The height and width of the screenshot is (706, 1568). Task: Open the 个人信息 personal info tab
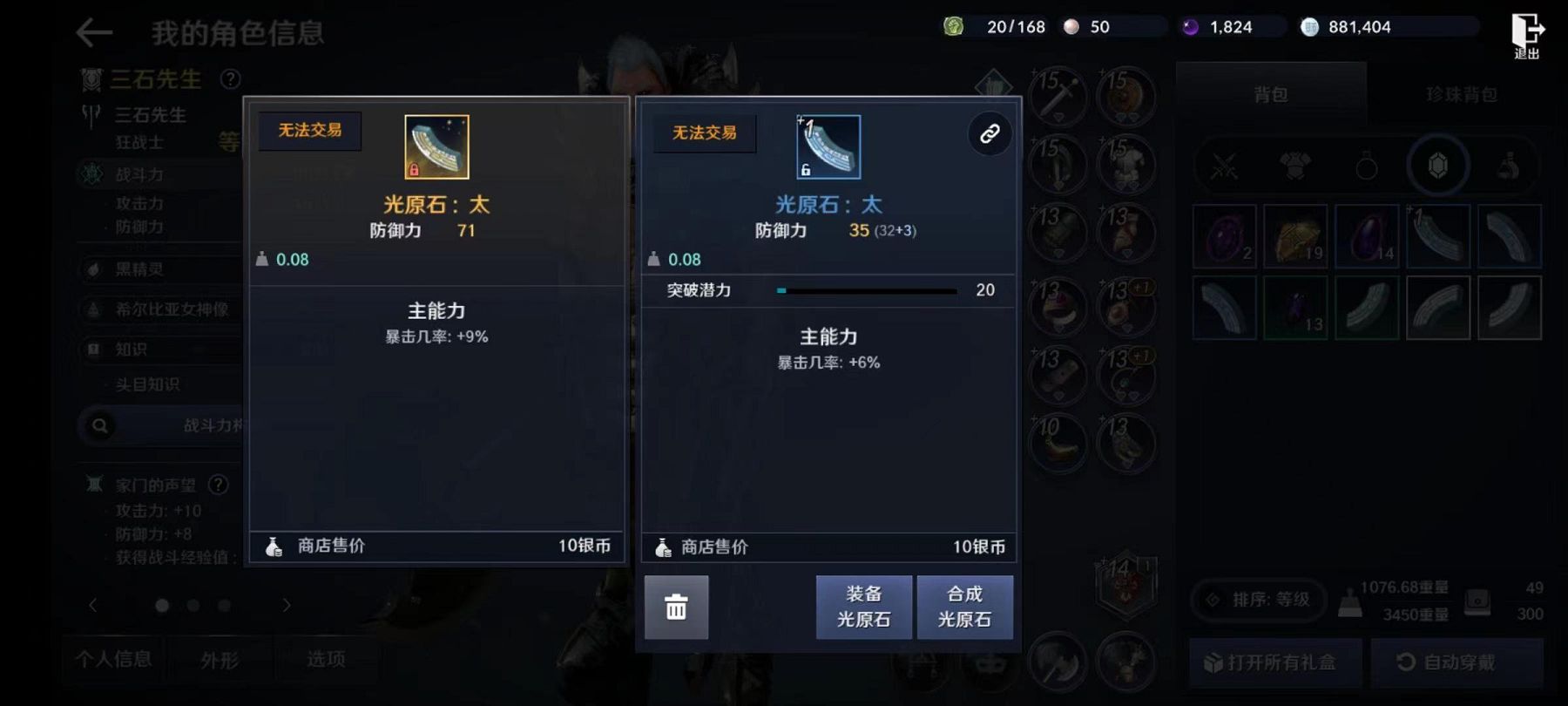click(114, 659)
